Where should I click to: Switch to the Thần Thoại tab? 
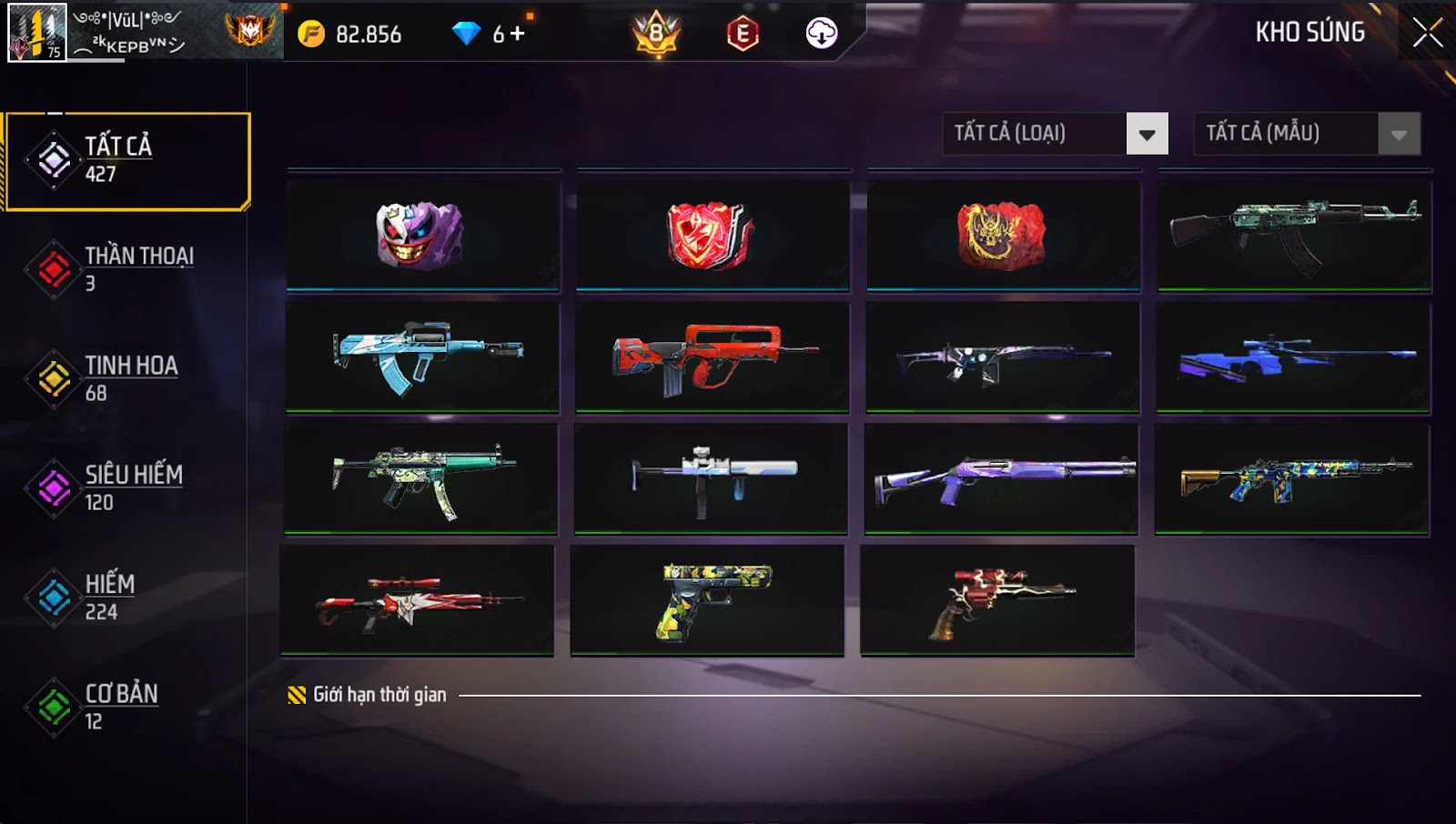(x=127, y=269)
